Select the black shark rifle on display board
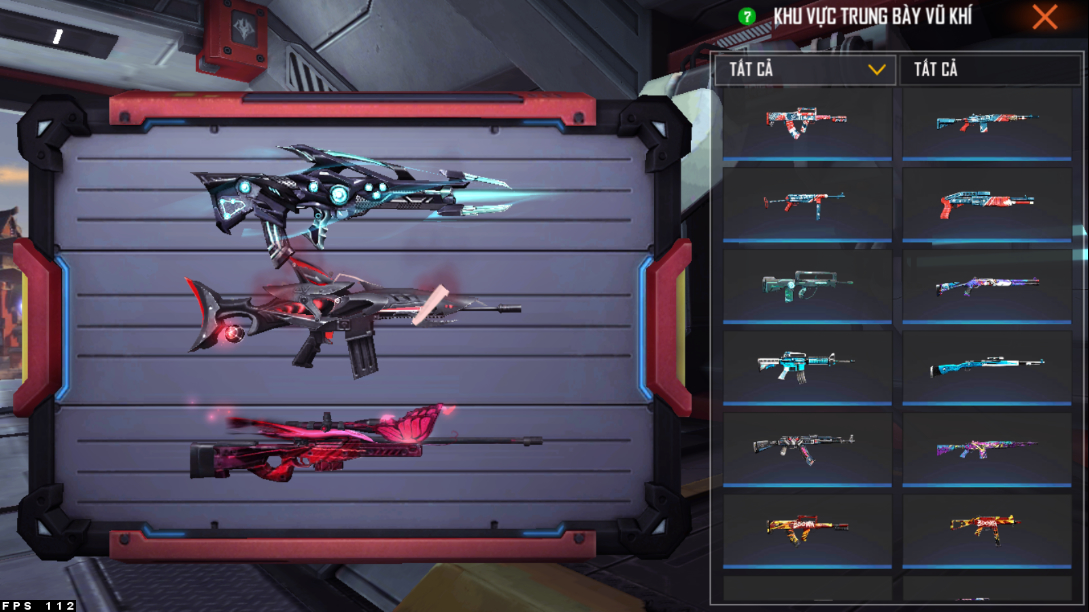This screenshot has width=1089, height=612. (x=350, y=318)
